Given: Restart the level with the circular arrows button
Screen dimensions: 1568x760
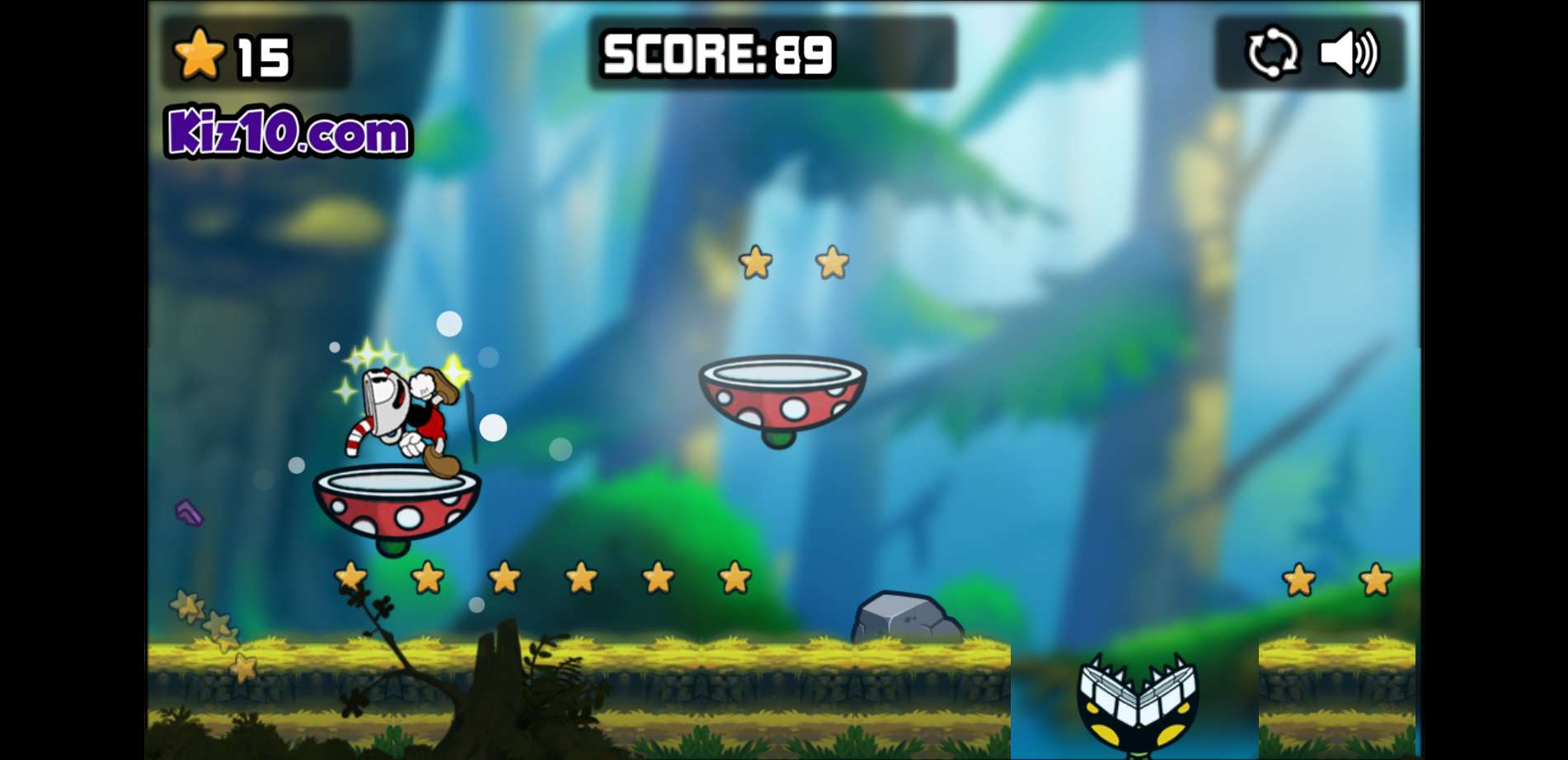Looking at the screenshot, I should tap(1272, 54).
